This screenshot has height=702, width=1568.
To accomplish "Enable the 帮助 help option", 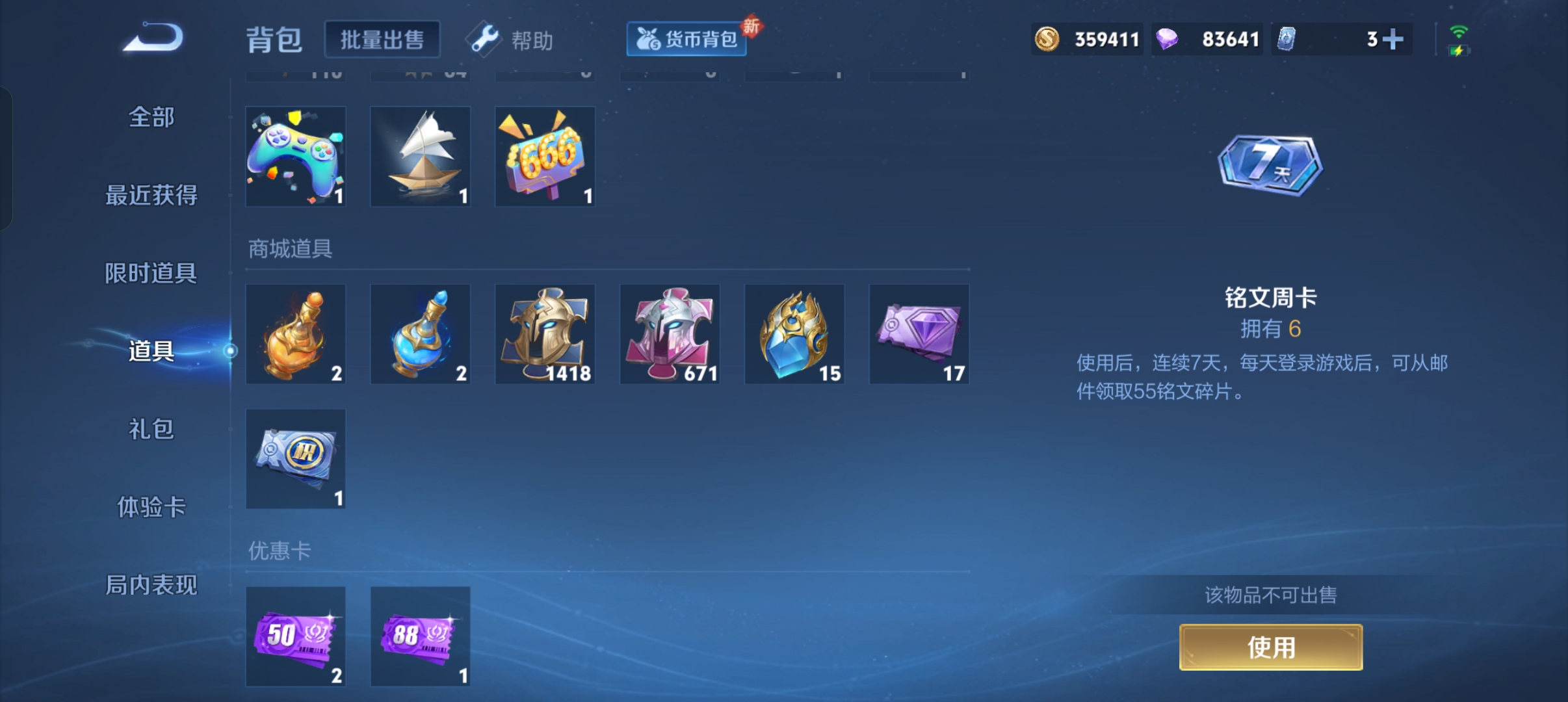I will click(x=514, y=39).
